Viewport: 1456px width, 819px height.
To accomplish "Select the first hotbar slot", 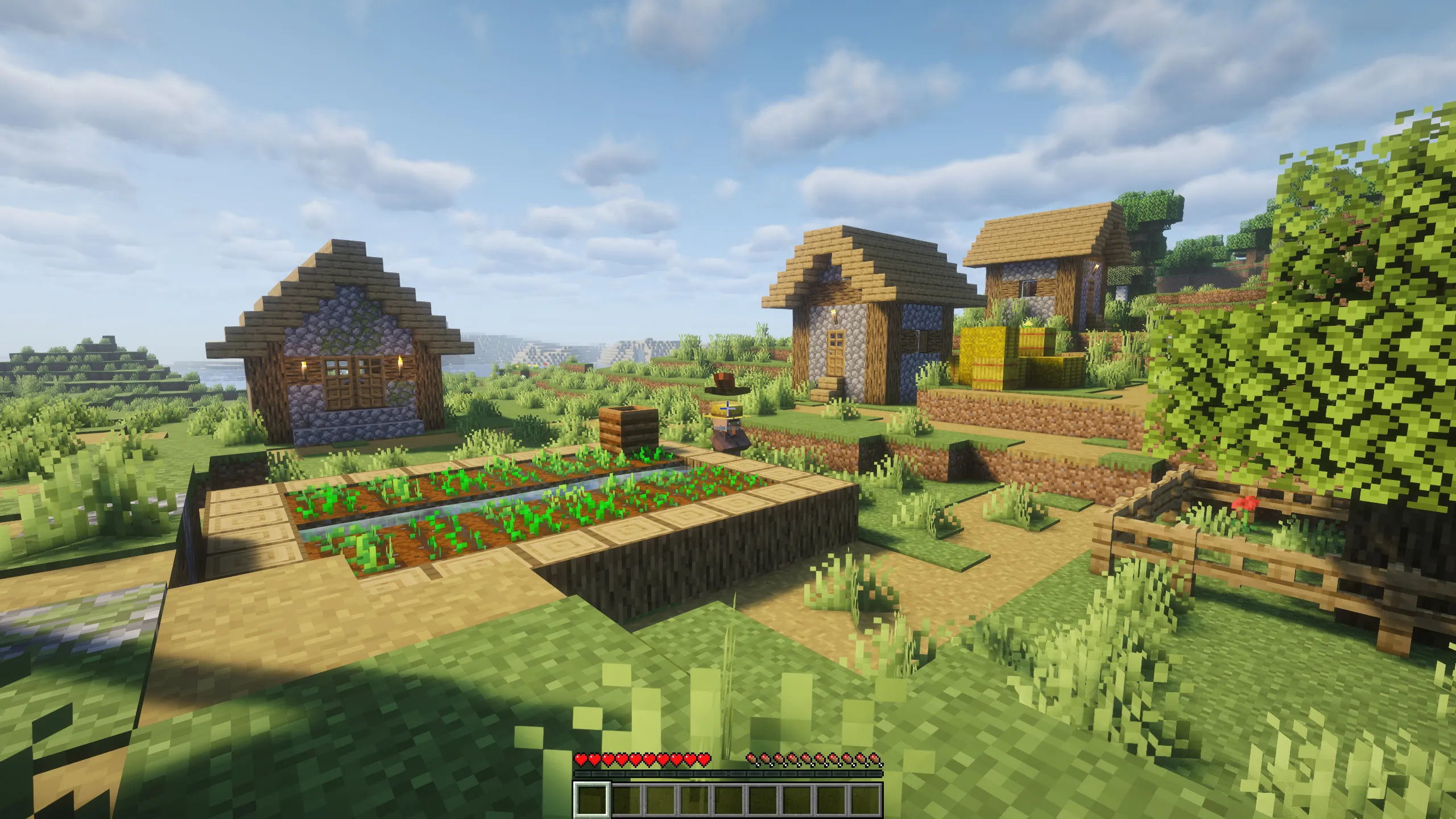I will [x=591, y=801].
